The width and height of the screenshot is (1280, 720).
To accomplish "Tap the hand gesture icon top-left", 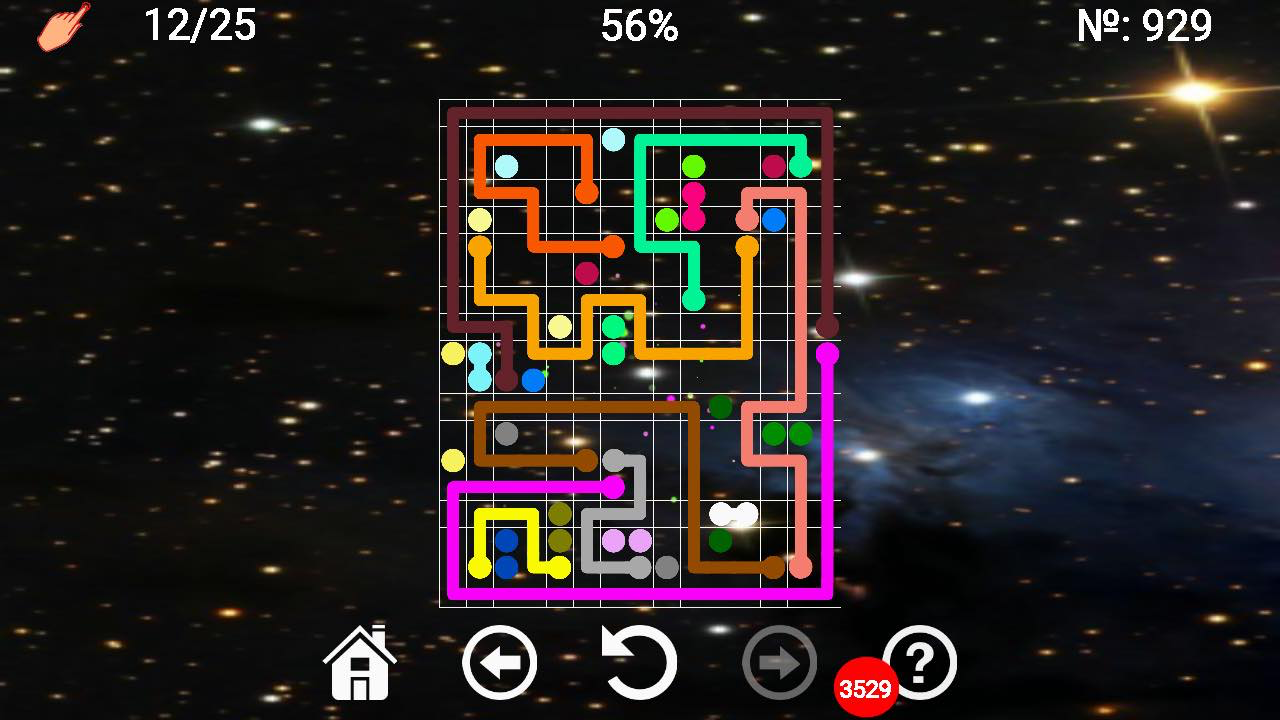I will click(60, 26).
